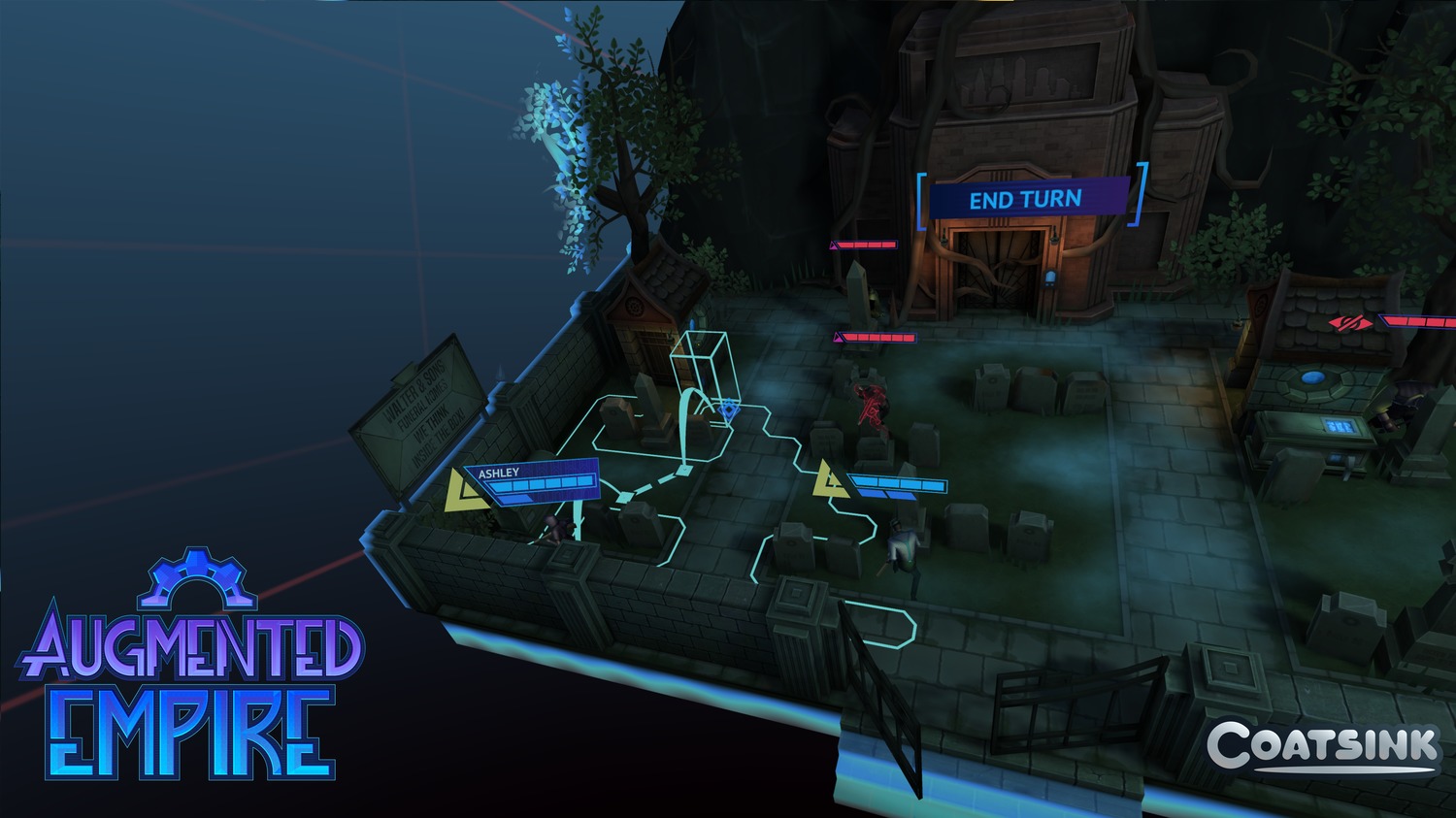Toggle the glowing blue orb on the stone pedestal
This screenshot has width=1456, height=818.
[1313, 377]
